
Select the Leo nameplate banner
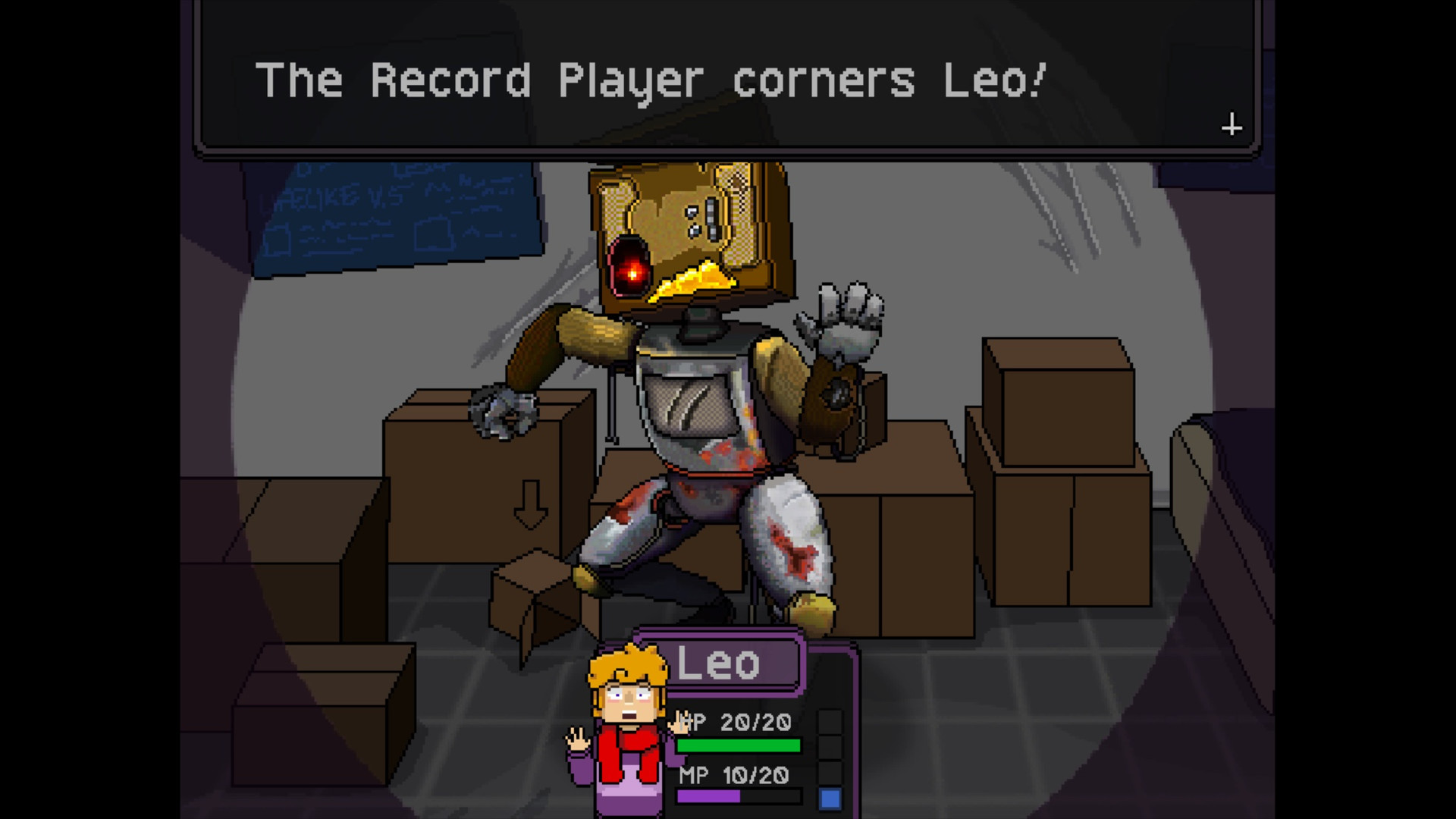tap(720, 662)
